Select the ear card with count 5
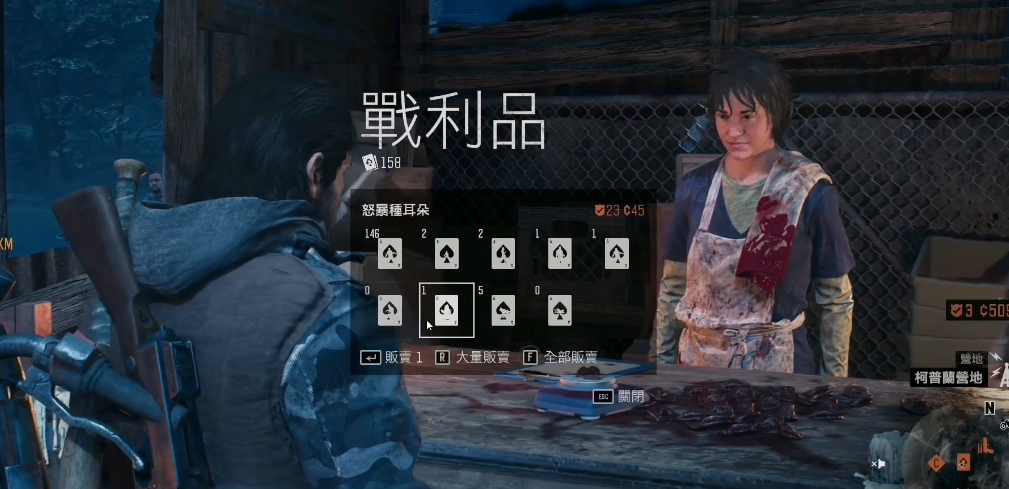The height and width of the screenshot is (489, 1009). pyautogui.click(x=503, y=310)
